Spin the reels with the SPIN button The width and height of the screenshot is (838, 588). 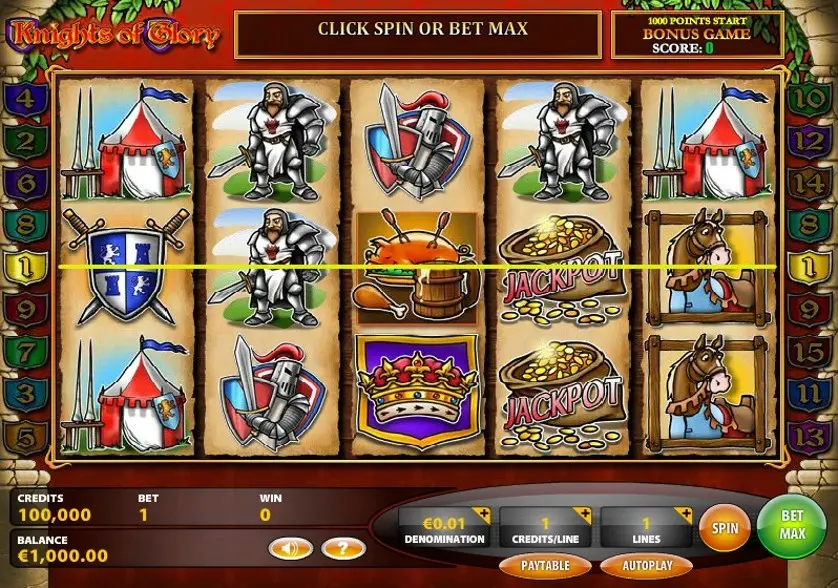[725, 525]
